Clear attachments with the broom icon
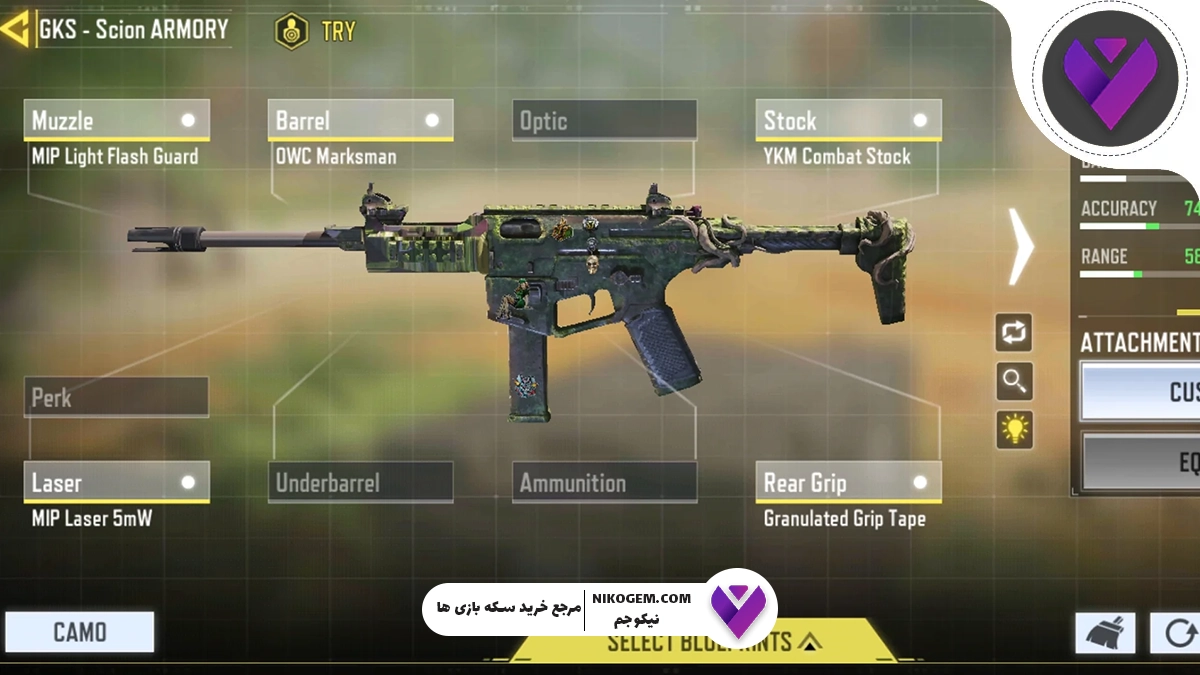 click(1105, 633)
